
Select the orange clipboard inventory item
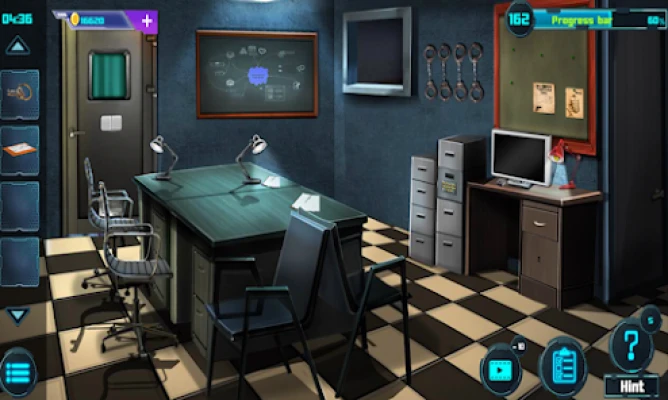20,150
